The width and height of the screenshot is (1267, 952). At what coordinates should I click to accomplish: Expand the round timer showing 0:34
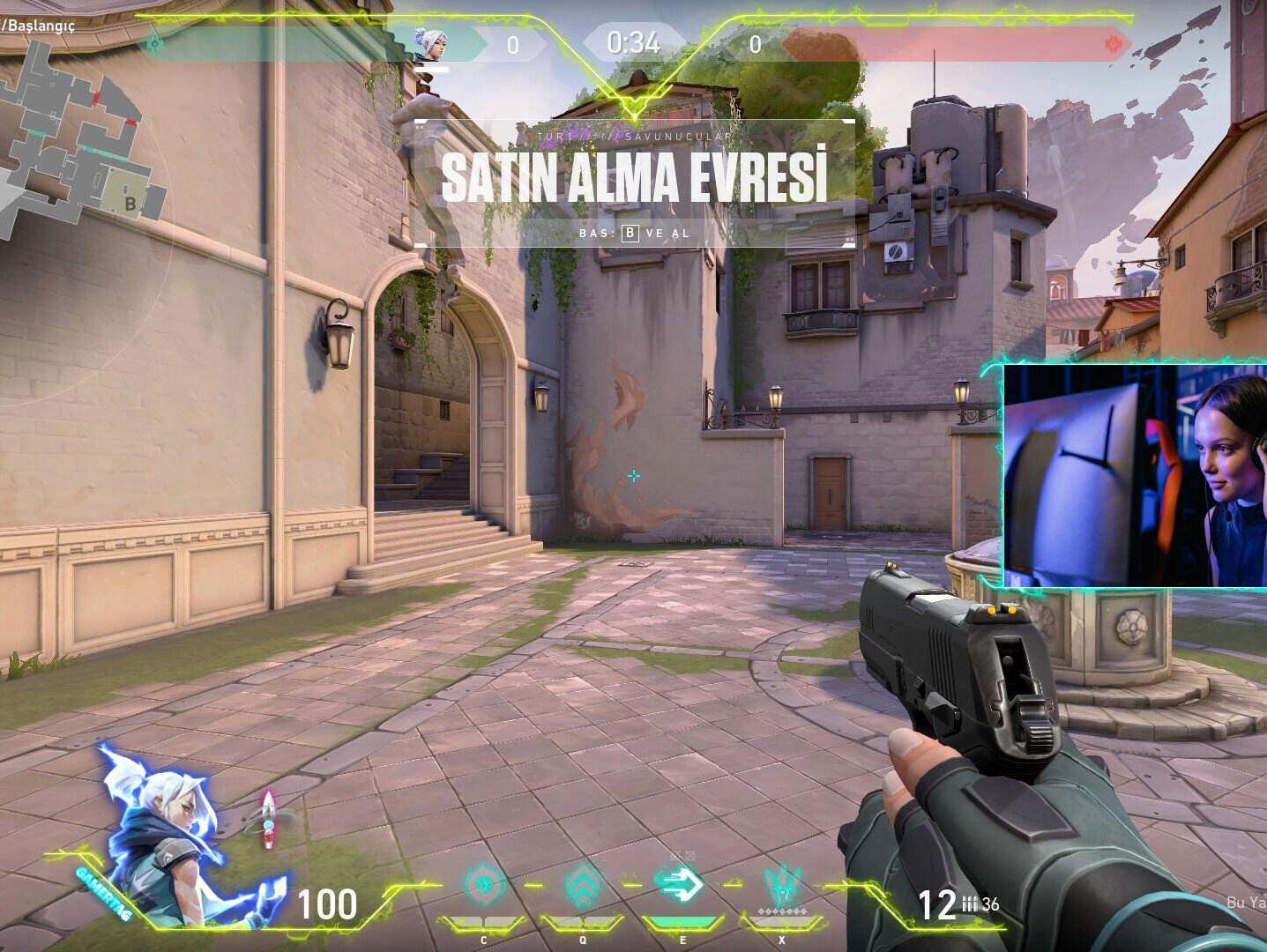pyautogui.click(x=633, y=42)
